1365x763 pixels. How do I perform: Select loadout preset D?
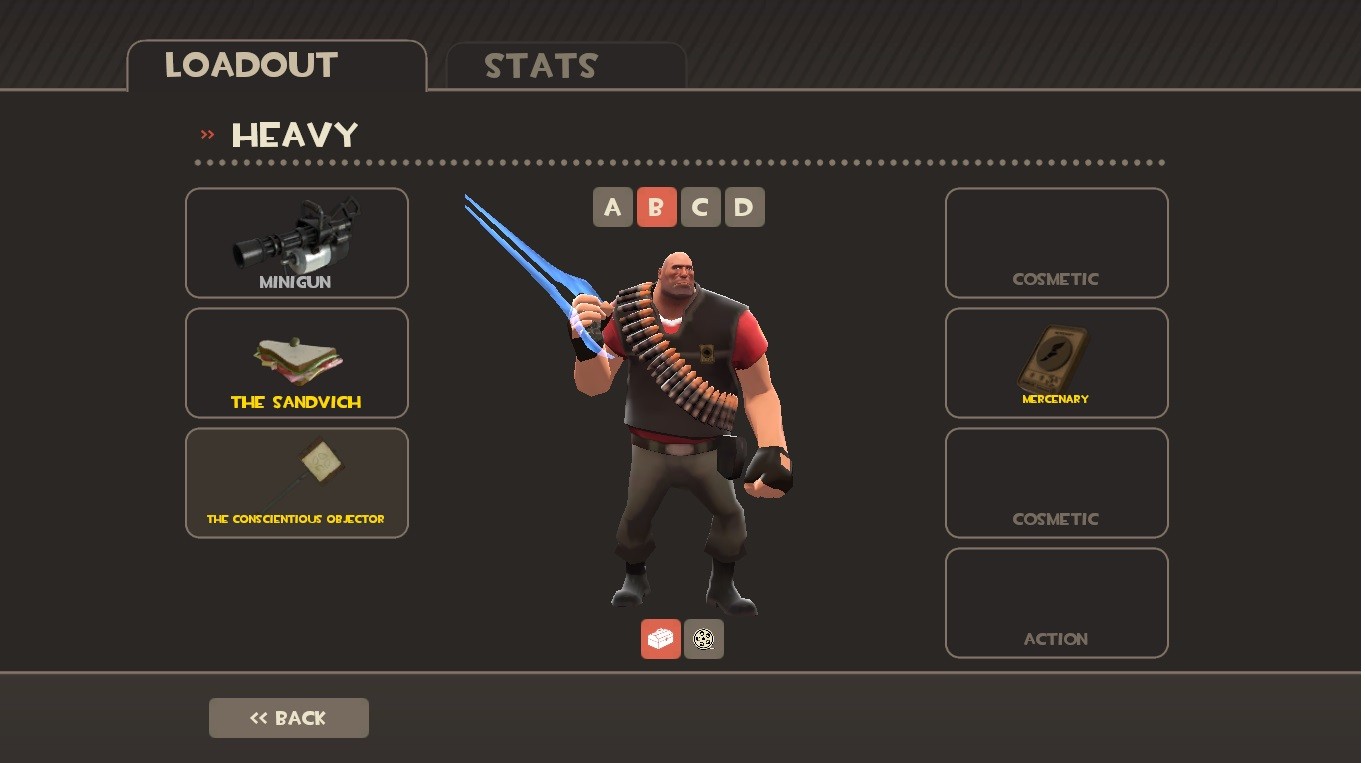click(x=744, y=207)
